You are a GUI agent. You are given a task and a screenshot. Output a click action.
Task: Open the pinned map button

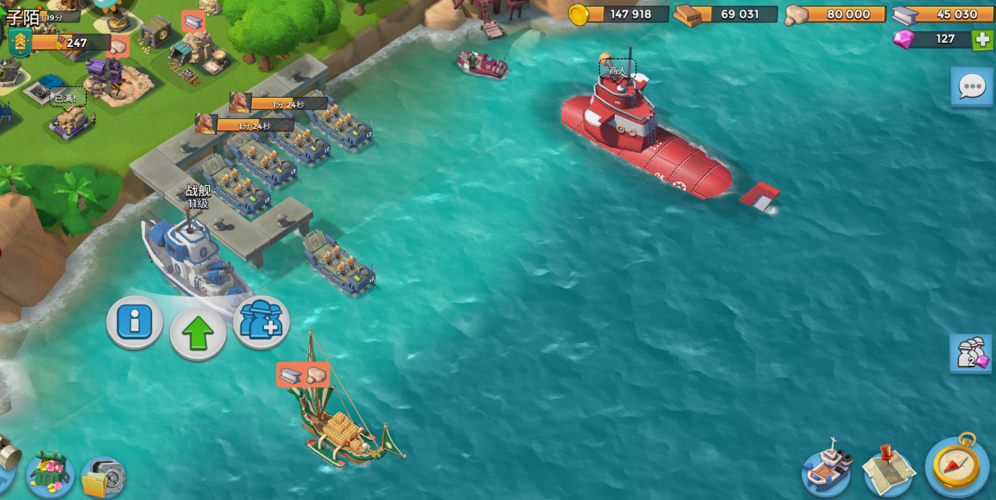point(888,468)
